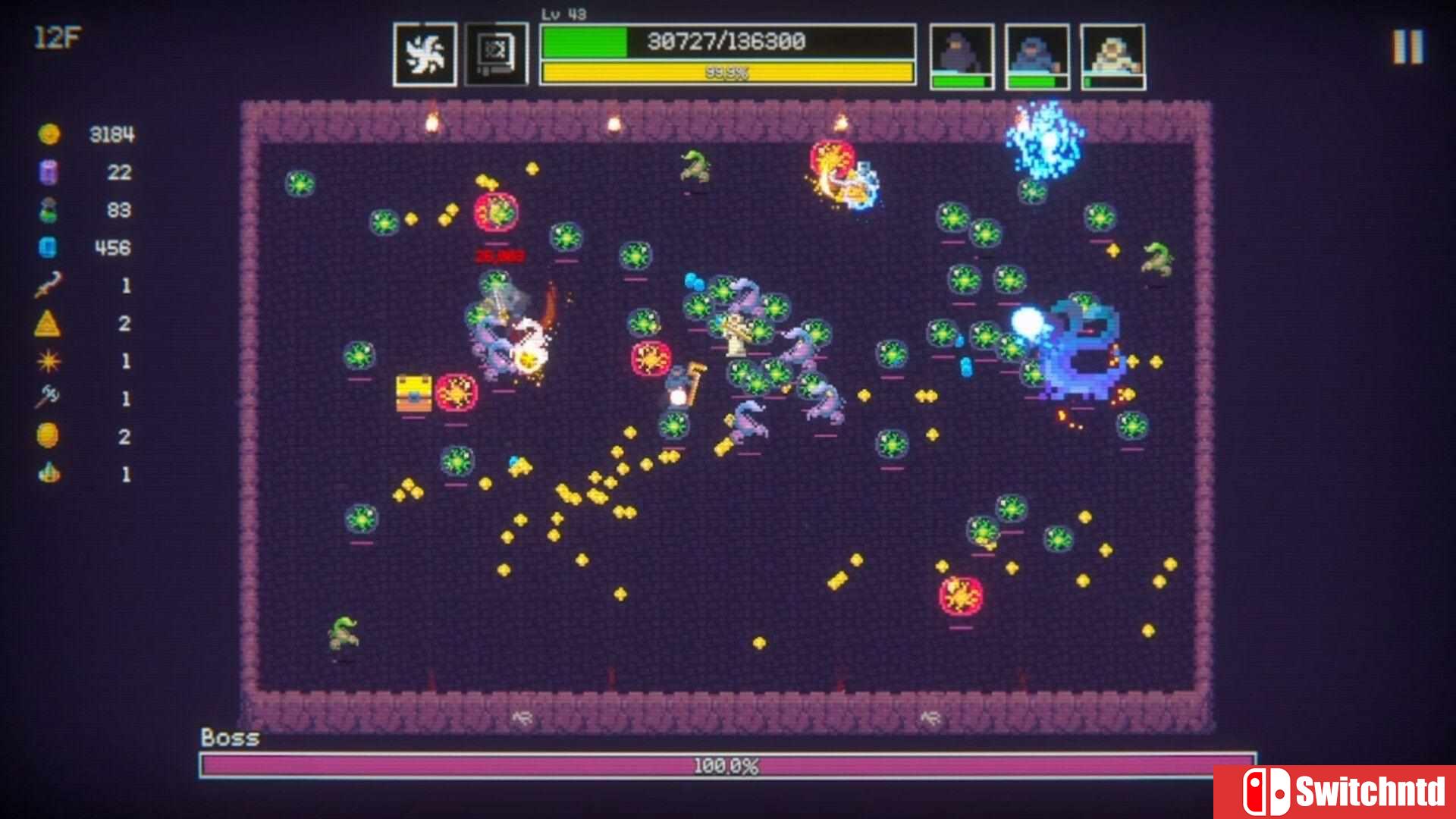Activate the white pinwheel skill icon
The height and width of the screenshot is (819, 1456).
coord(425,55)
